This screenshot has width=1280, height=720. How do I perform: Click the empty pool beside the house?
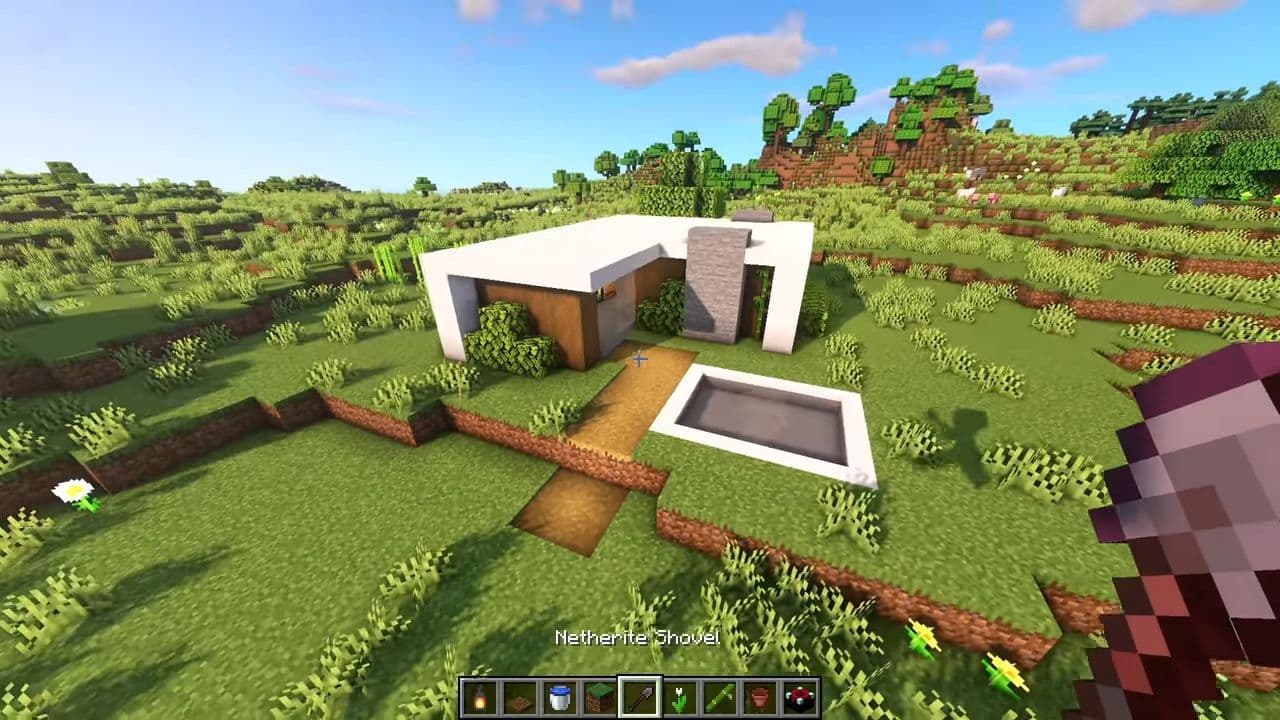(x=770, y=415)
